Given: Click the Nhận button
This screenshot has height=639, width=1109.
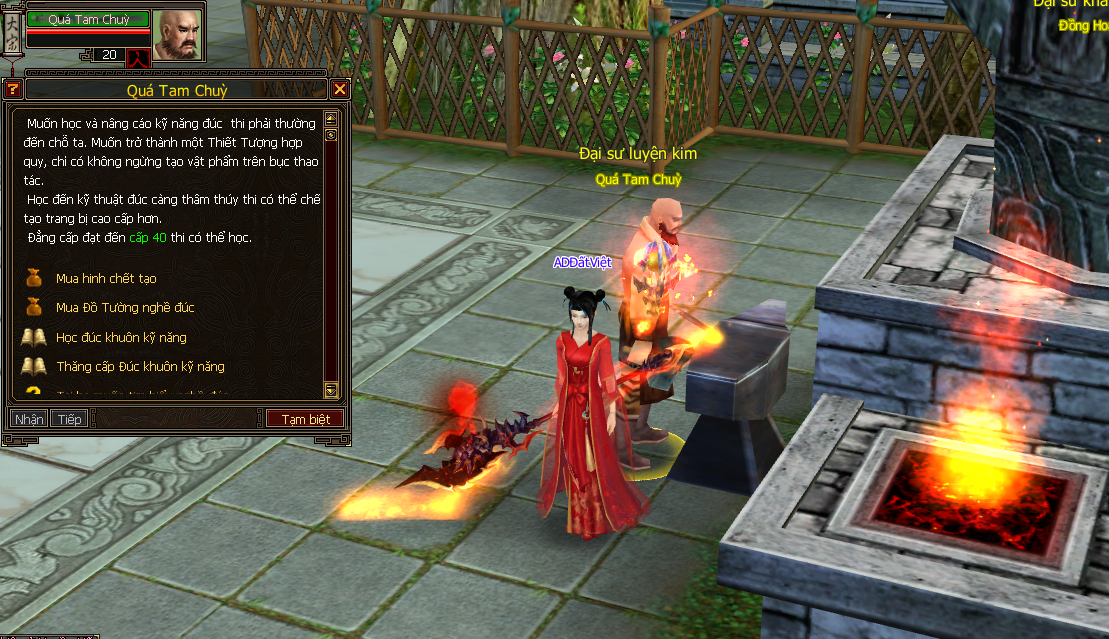Looking at the screenshot, I should pyautogui.click(x=29, y=419).
